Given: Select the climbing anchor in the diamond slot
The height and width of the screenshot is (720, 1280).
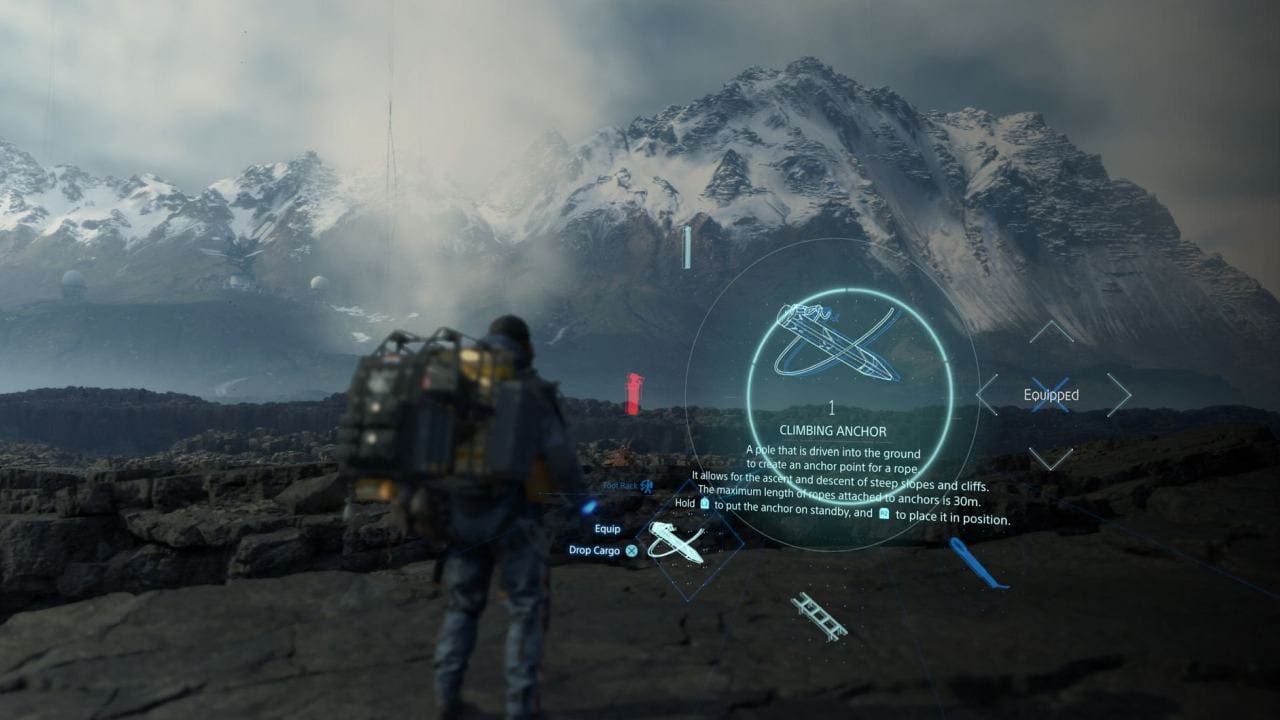Looking at the screenshot, I should (675, 542).
